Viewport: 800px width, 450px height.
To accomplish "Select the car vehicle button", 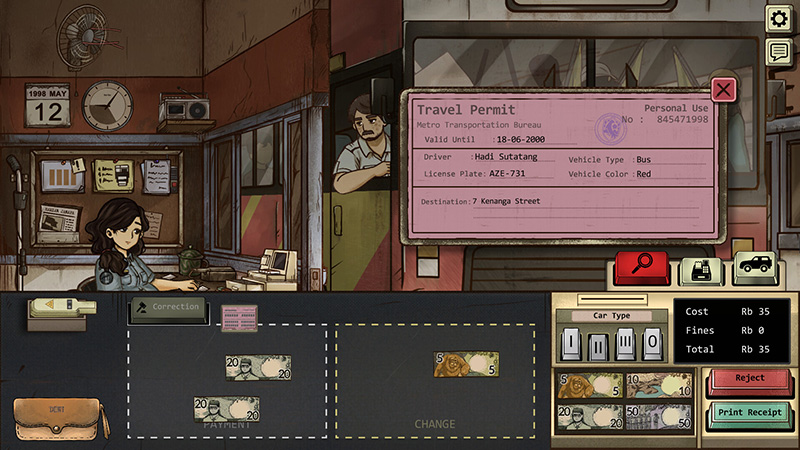I will coord(756,268).
